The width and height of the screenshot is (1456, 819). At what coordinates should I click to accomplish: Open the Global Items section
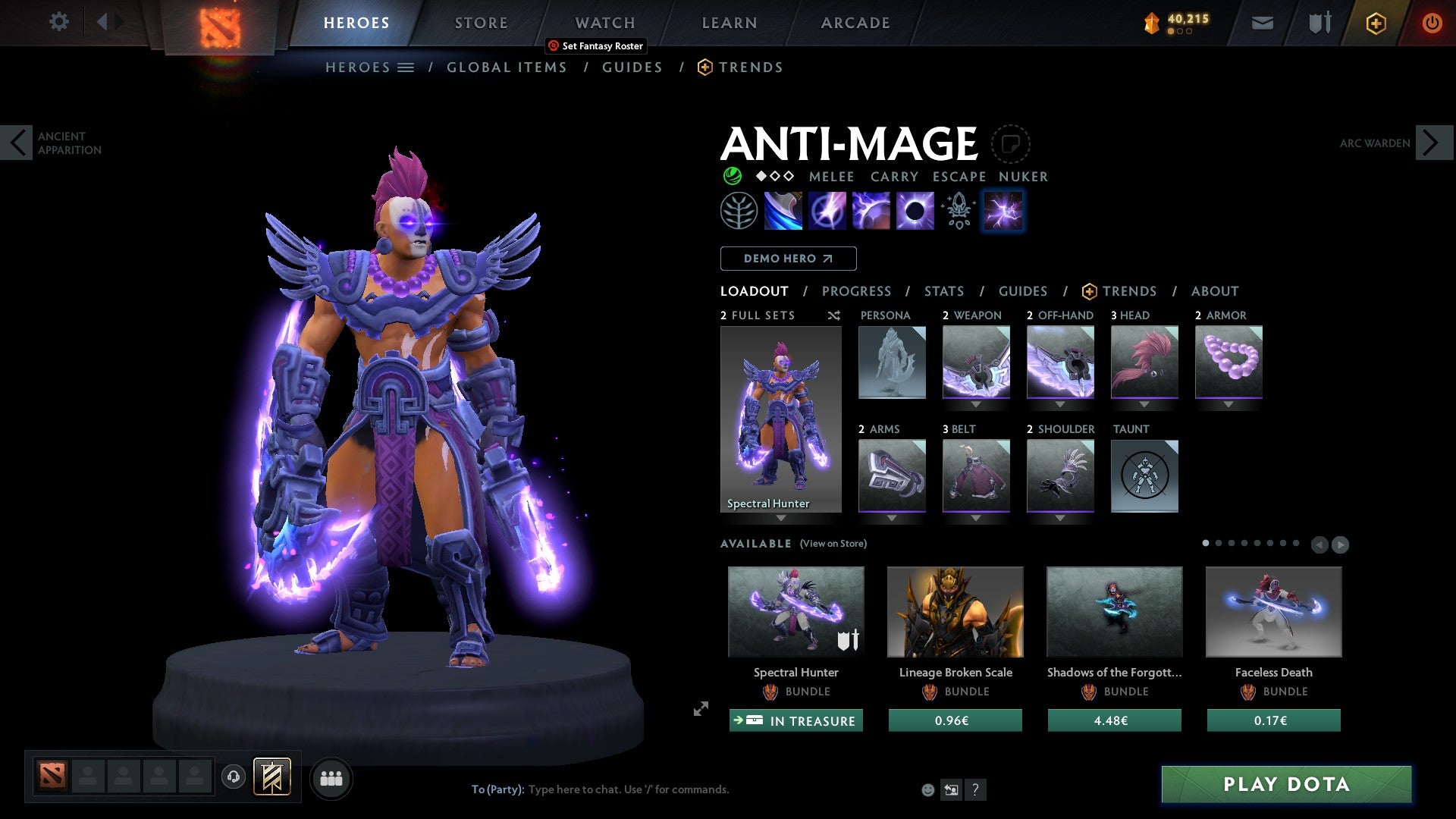click(507, 67)
